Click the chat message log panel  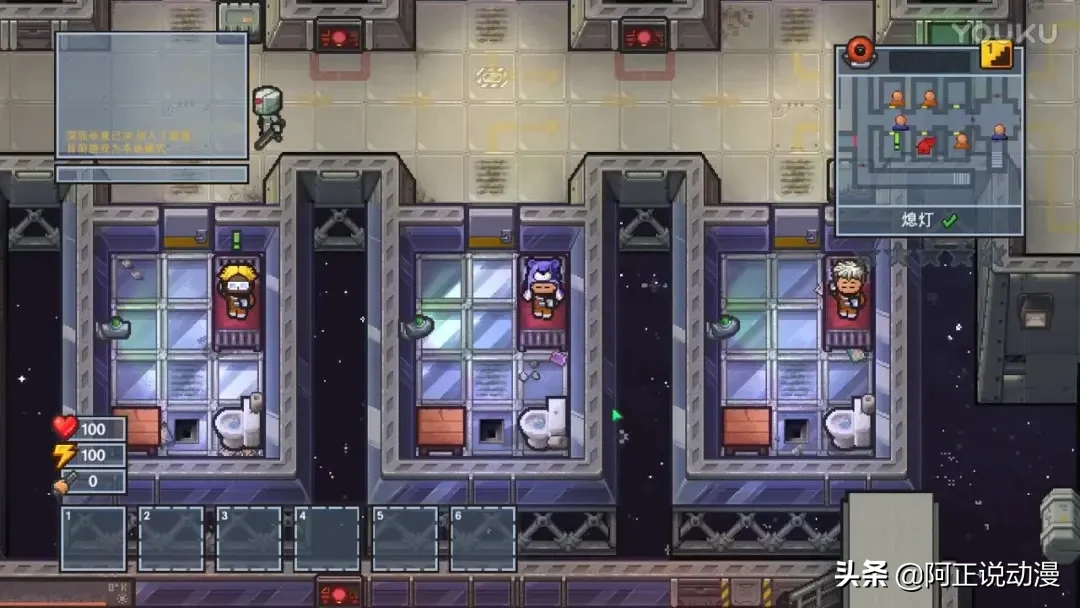point(151,95)
